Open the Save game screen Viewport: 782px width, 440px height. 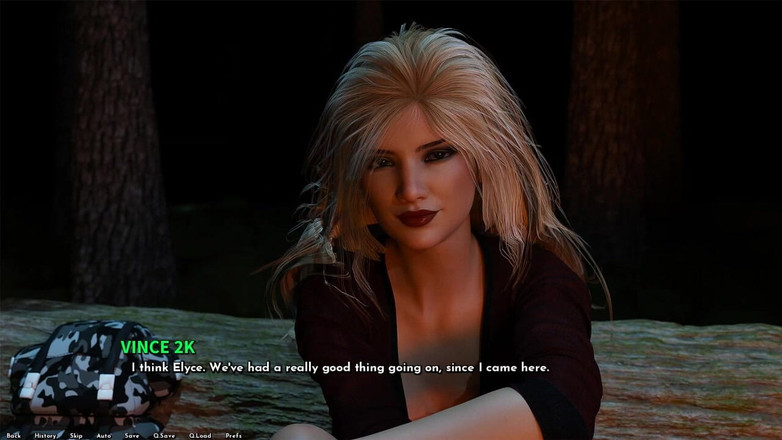click(132, 435)
